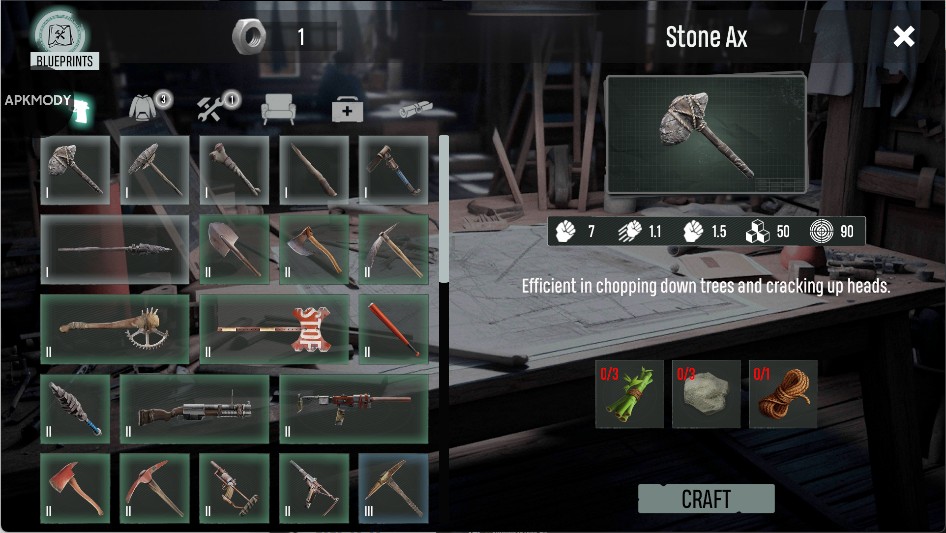Select the shovel blueprint

point(234,249)
